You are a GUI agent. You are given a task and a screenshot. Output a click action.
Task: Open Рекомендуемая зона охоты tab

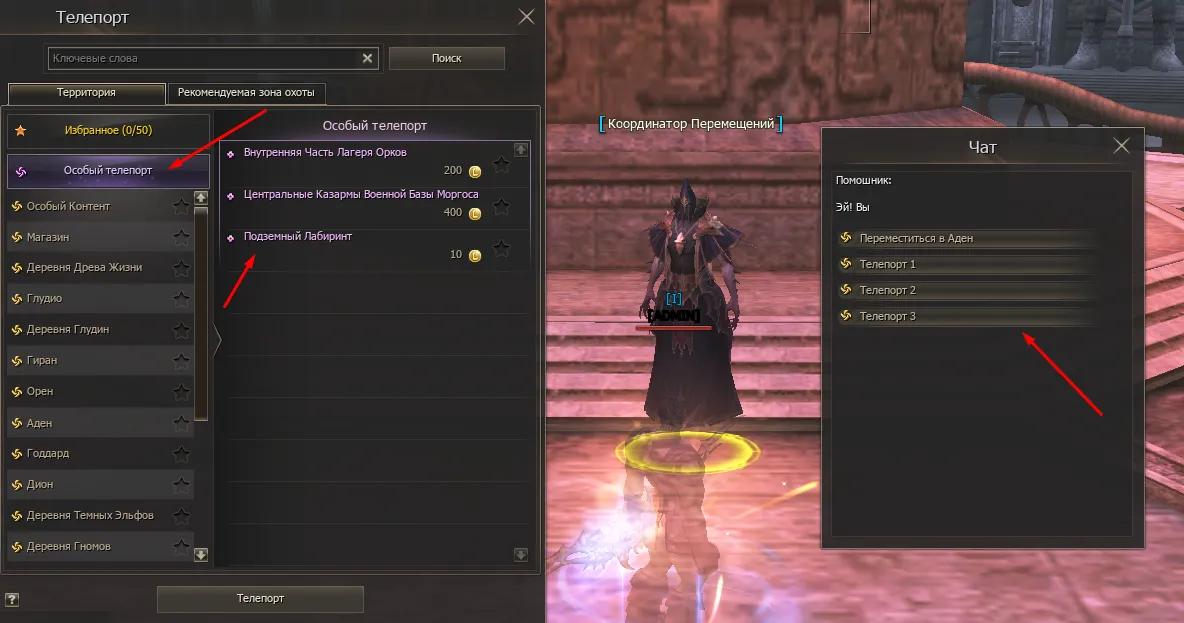point(246,93)
